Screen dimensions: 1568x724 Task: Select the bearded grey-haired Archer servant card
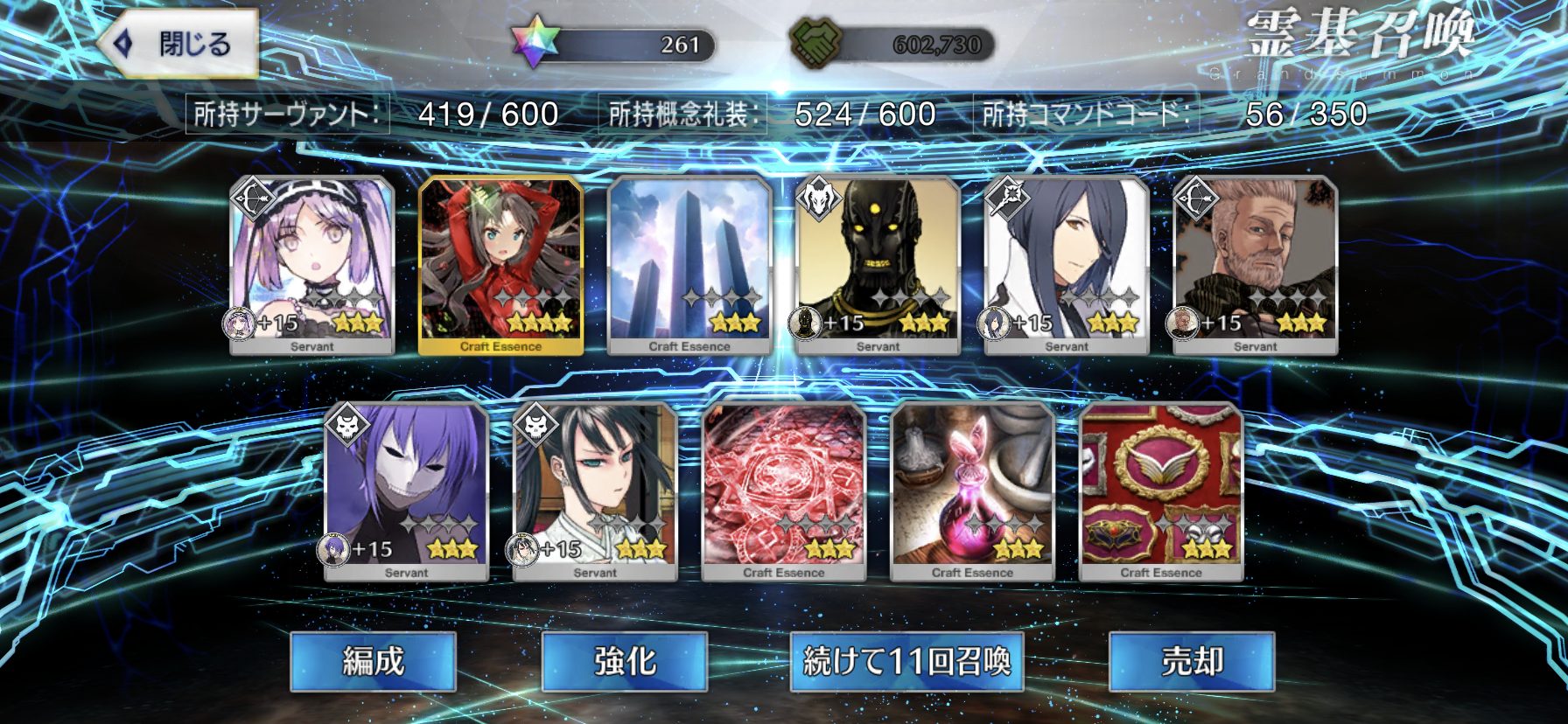pyautogui.click(x=1255, y=264)
